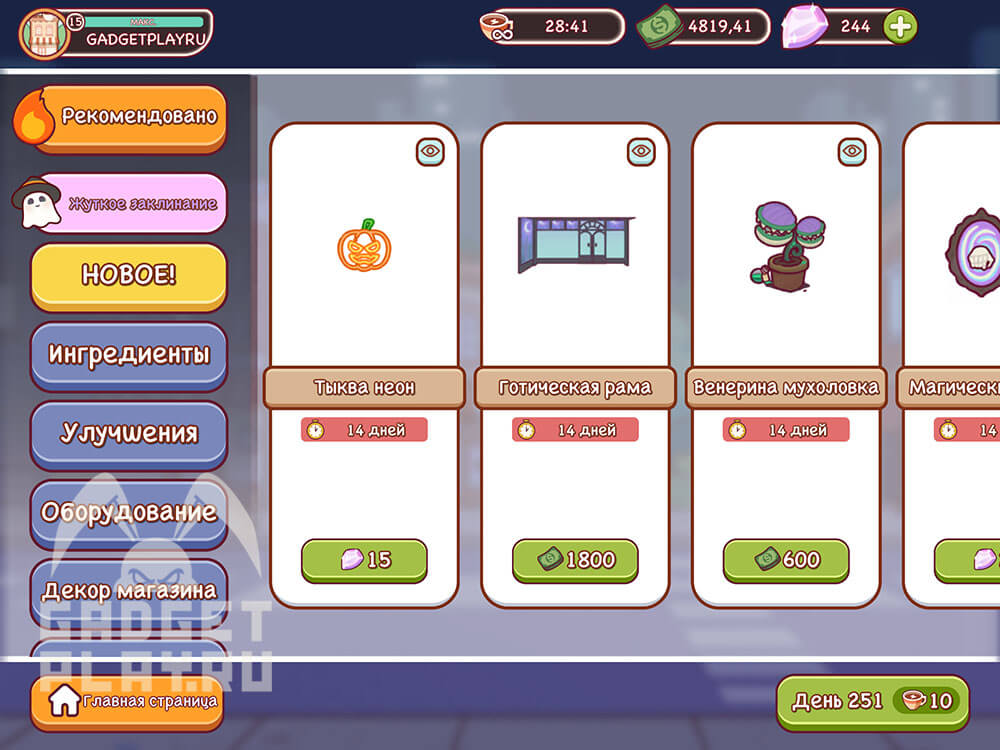Preview the Тыква неон with eye icon
Image resolution: width=1000 pixels, height=750 pixels.
pos(430,151)
